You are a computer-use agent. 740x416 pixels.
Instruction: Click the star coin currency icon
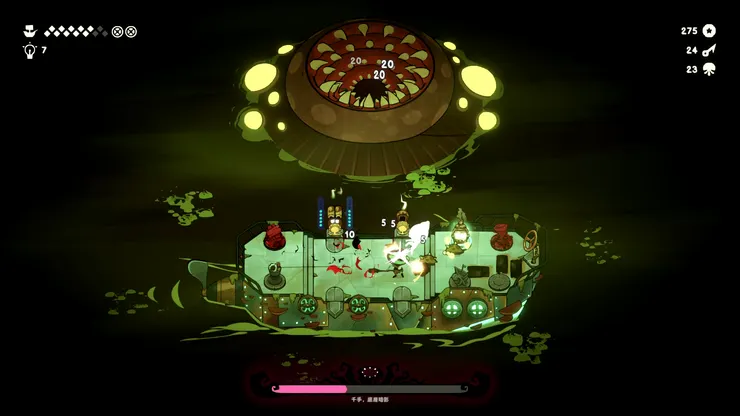tap(709, 31)
